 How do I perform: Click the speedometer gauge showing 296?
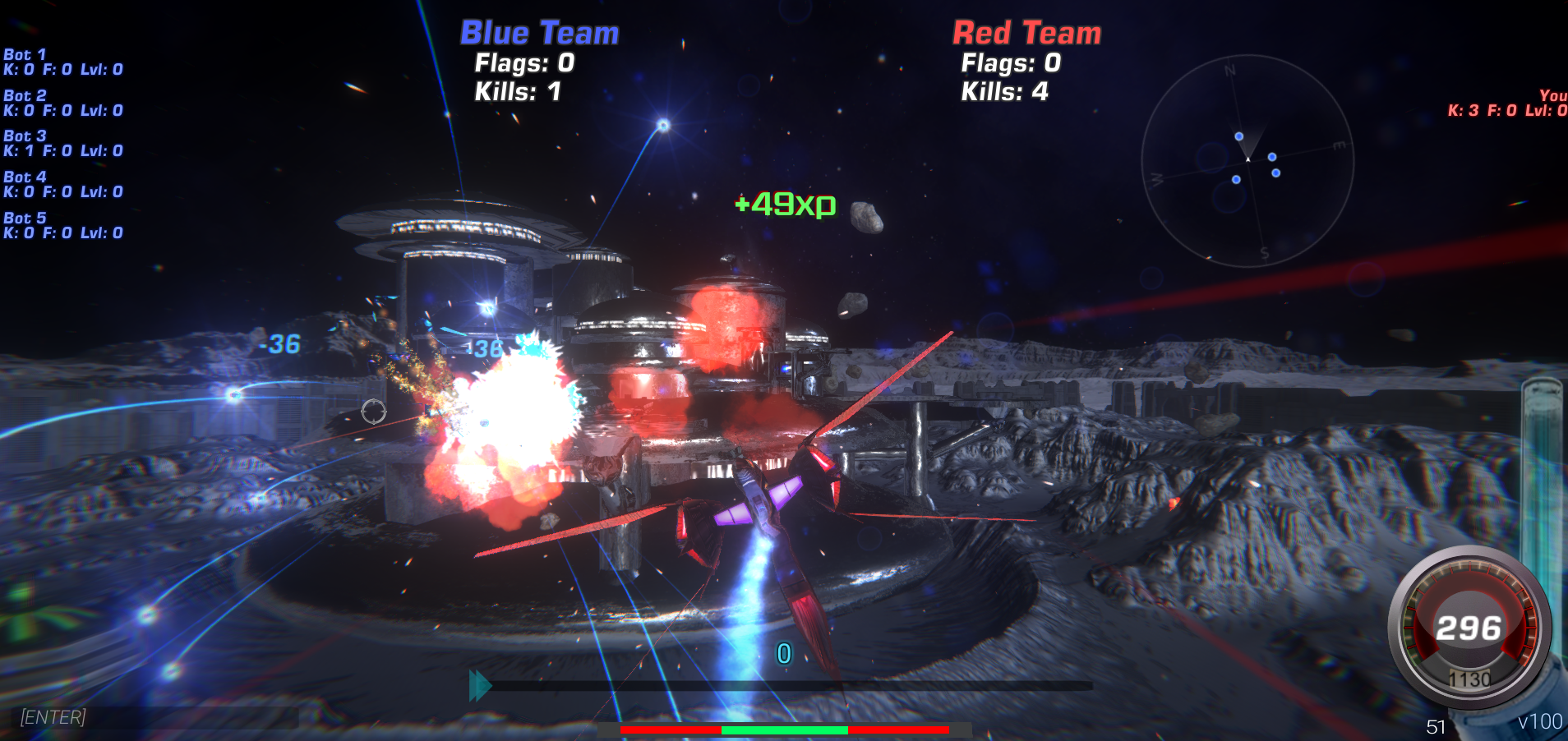(1469, 628)
